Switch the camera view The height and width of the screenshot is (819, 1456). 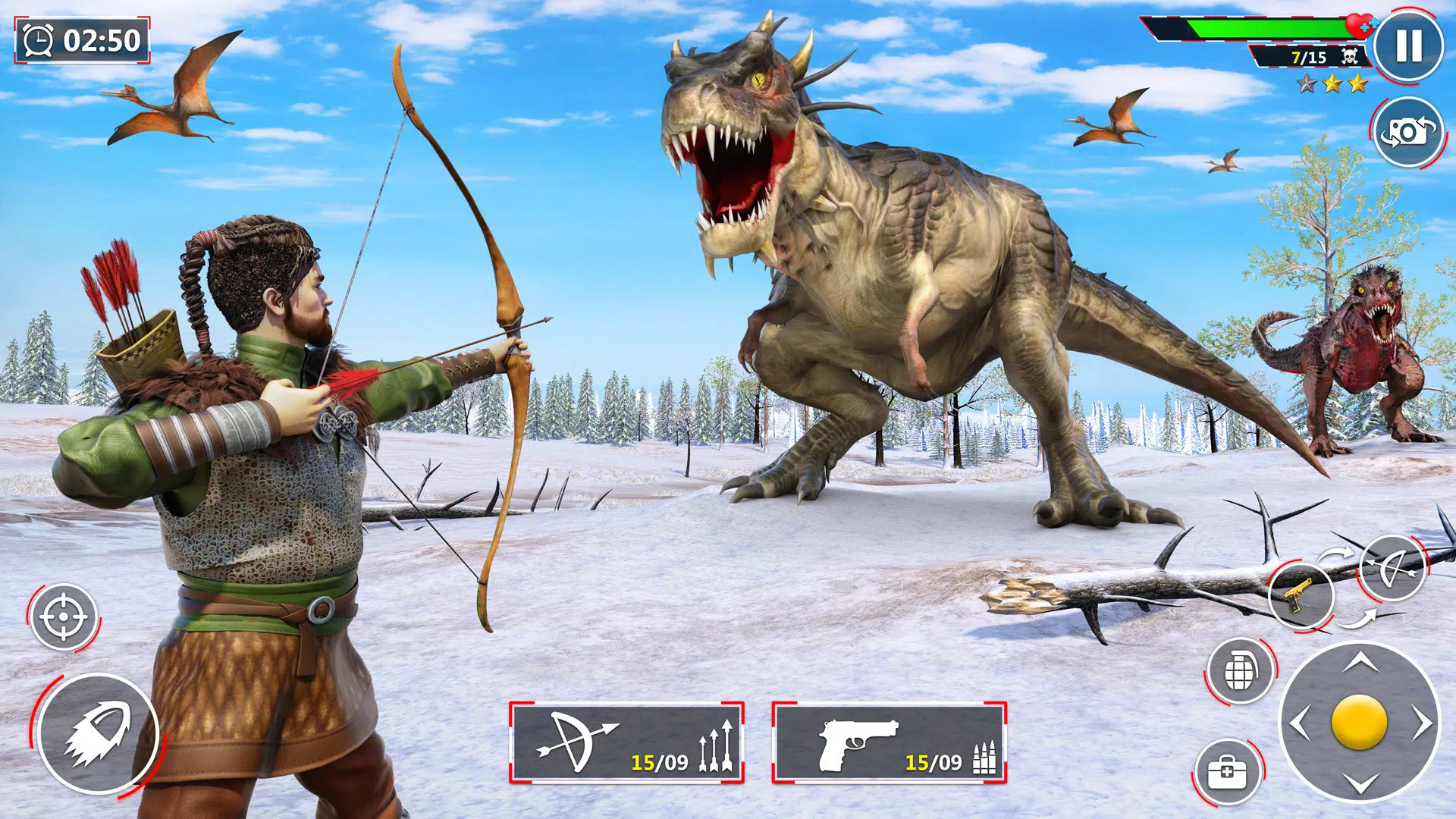(x=1408, y=133)
